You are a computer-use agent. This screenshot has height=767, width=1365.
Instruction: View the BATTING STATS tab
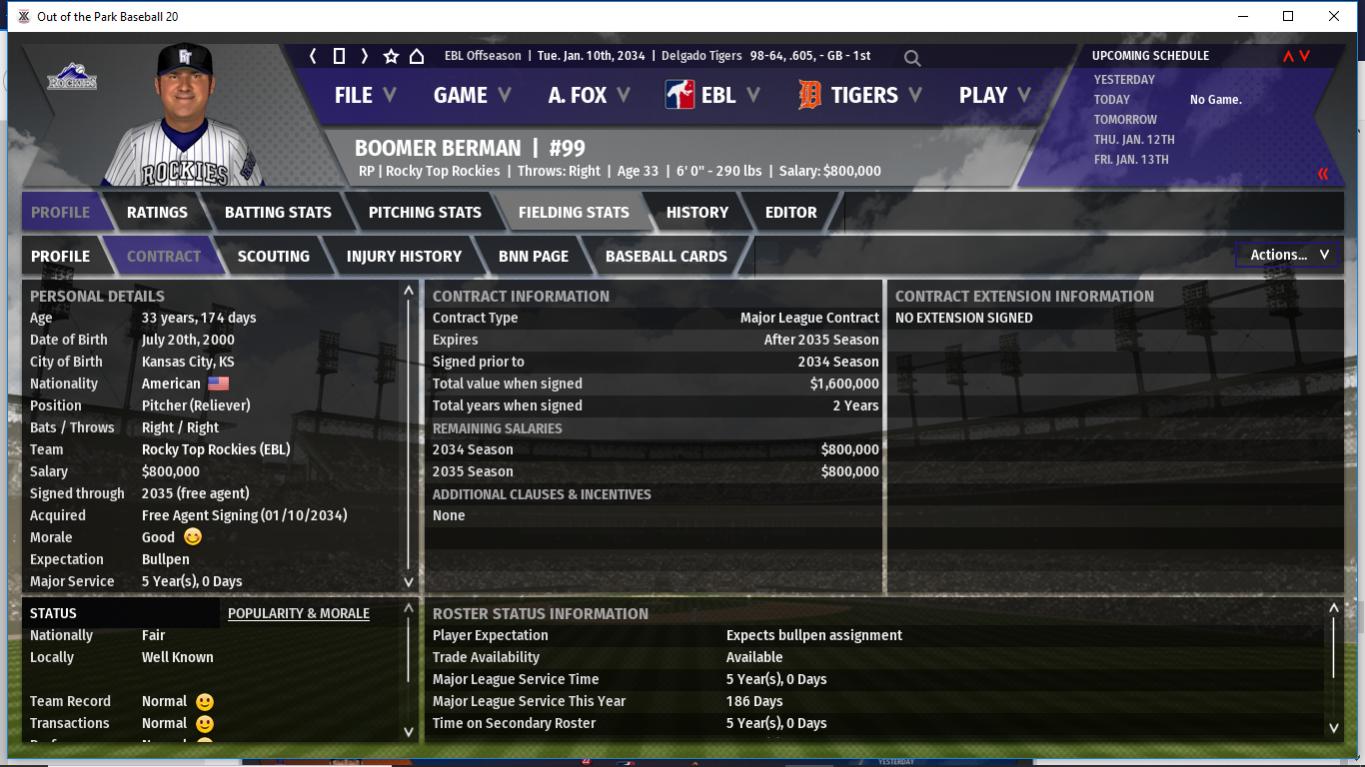[278, 212]
